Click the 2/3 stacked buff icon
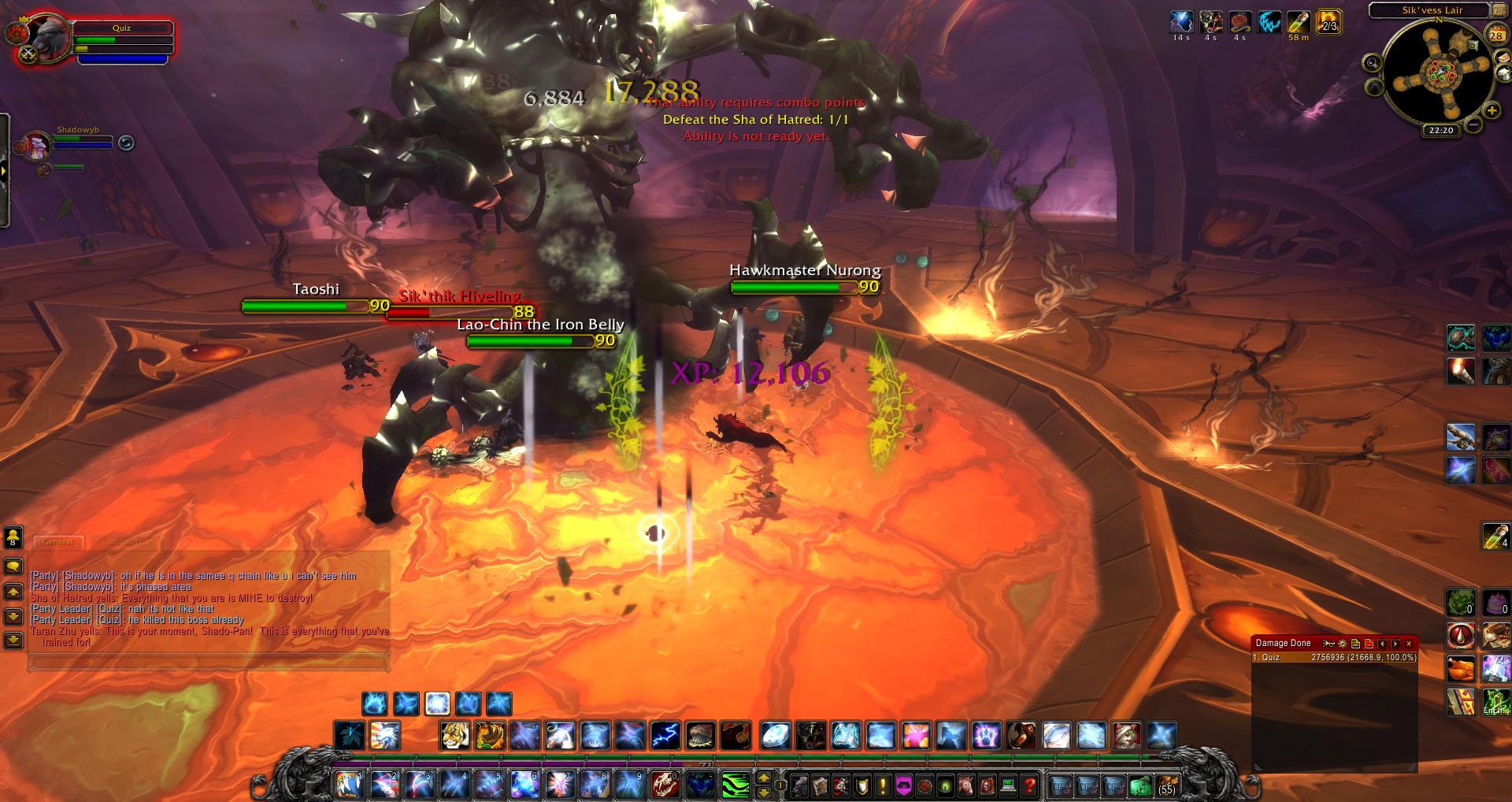1512x802 pixels. (x=1328, y=22)
